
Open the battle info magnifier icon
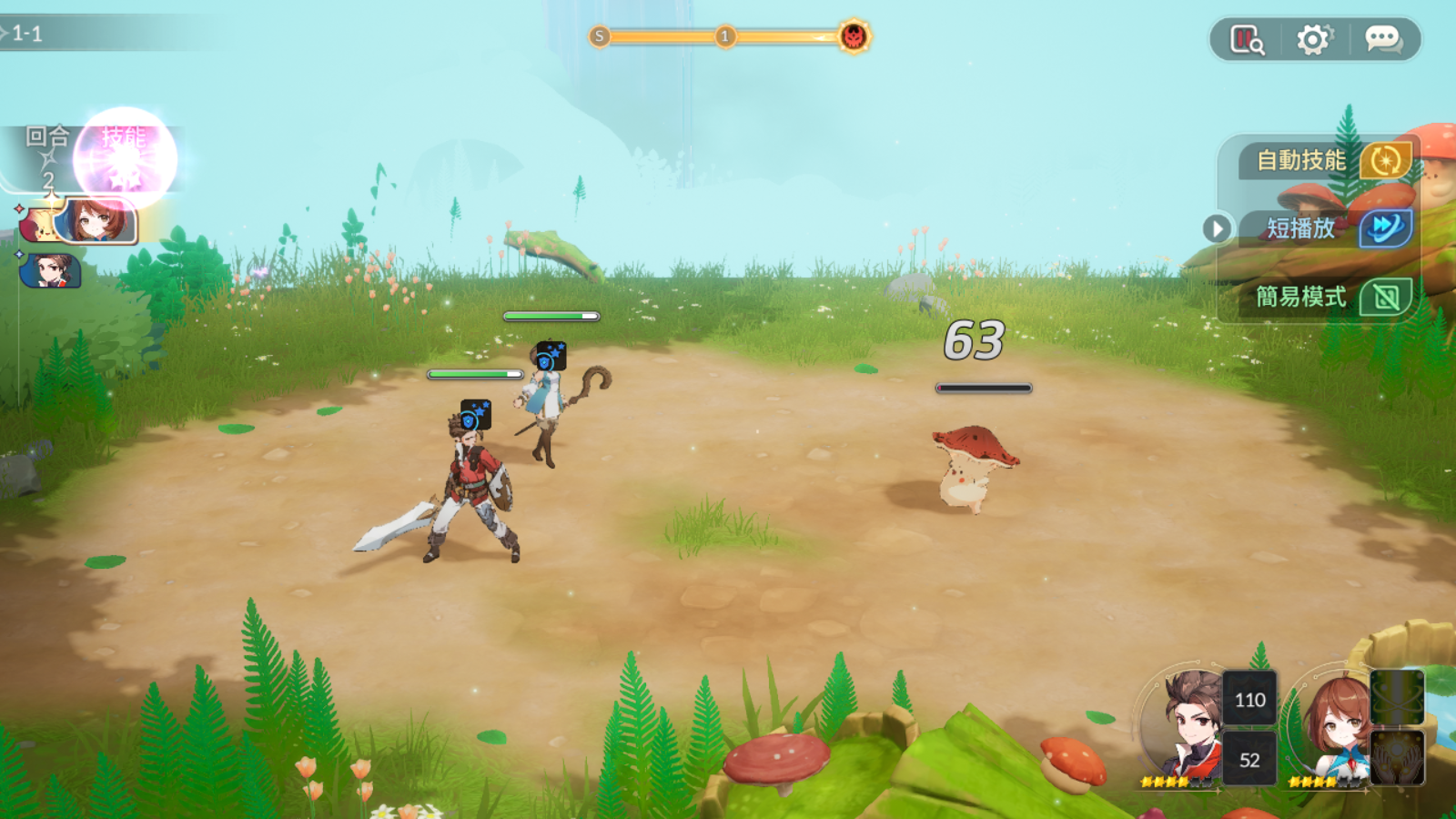tap(1247, 40)
